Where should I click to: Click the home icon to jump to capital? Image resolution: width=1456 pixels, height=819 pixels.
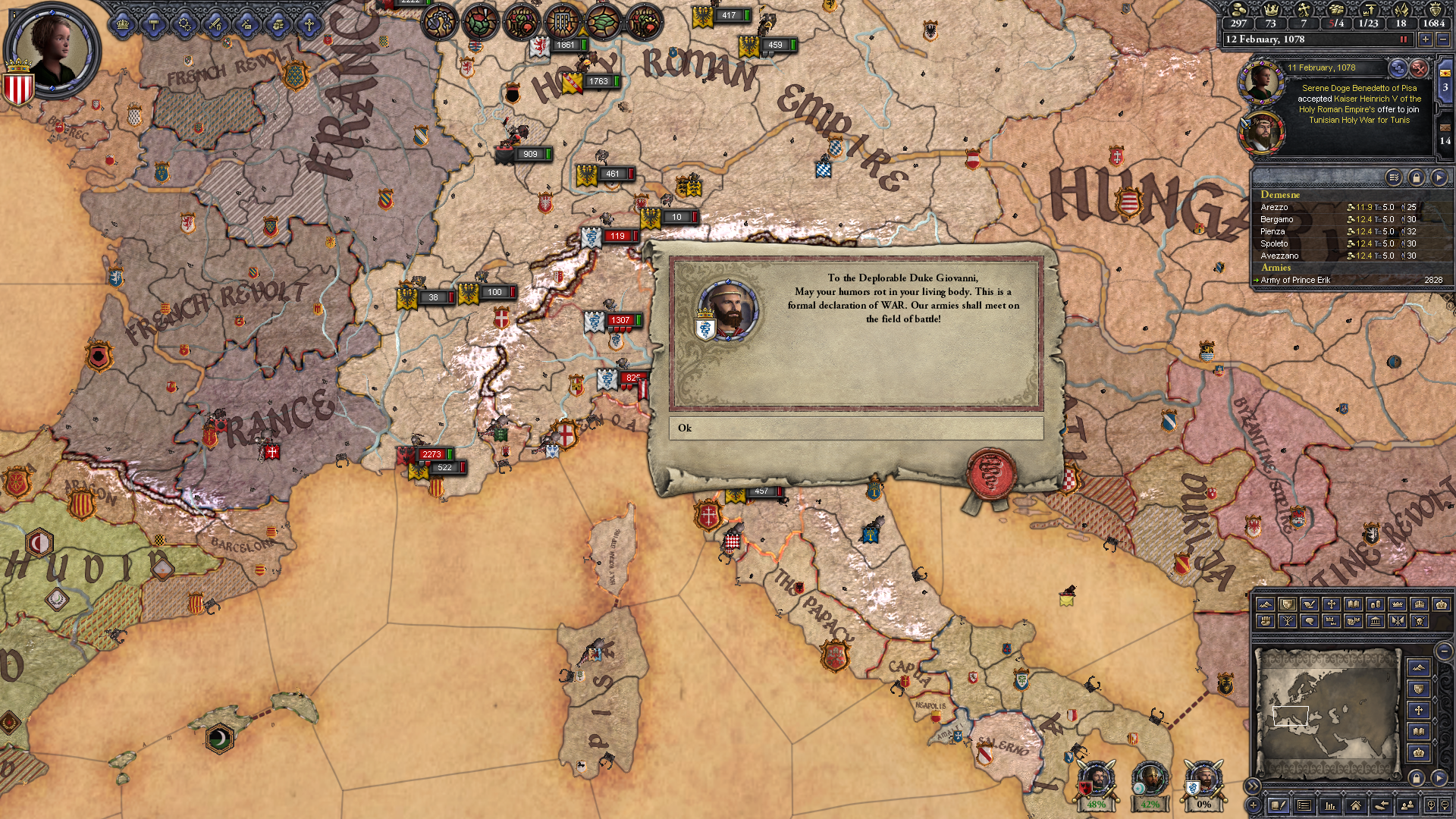[1356, 806]
